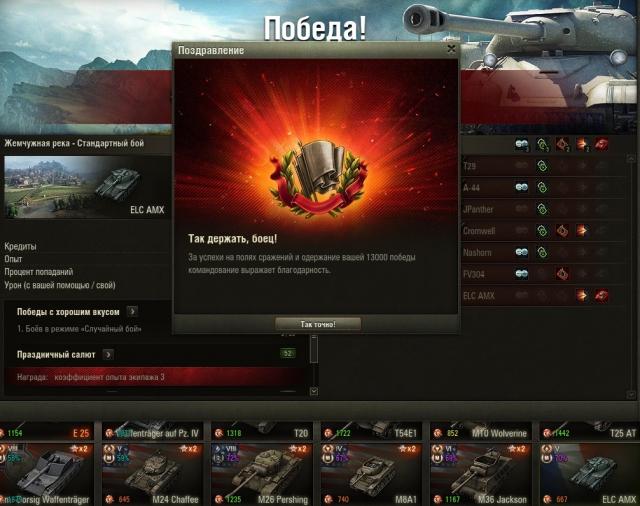The image size is (640, 506).
Task: Open the Nashorn player row
Action: 545,252
